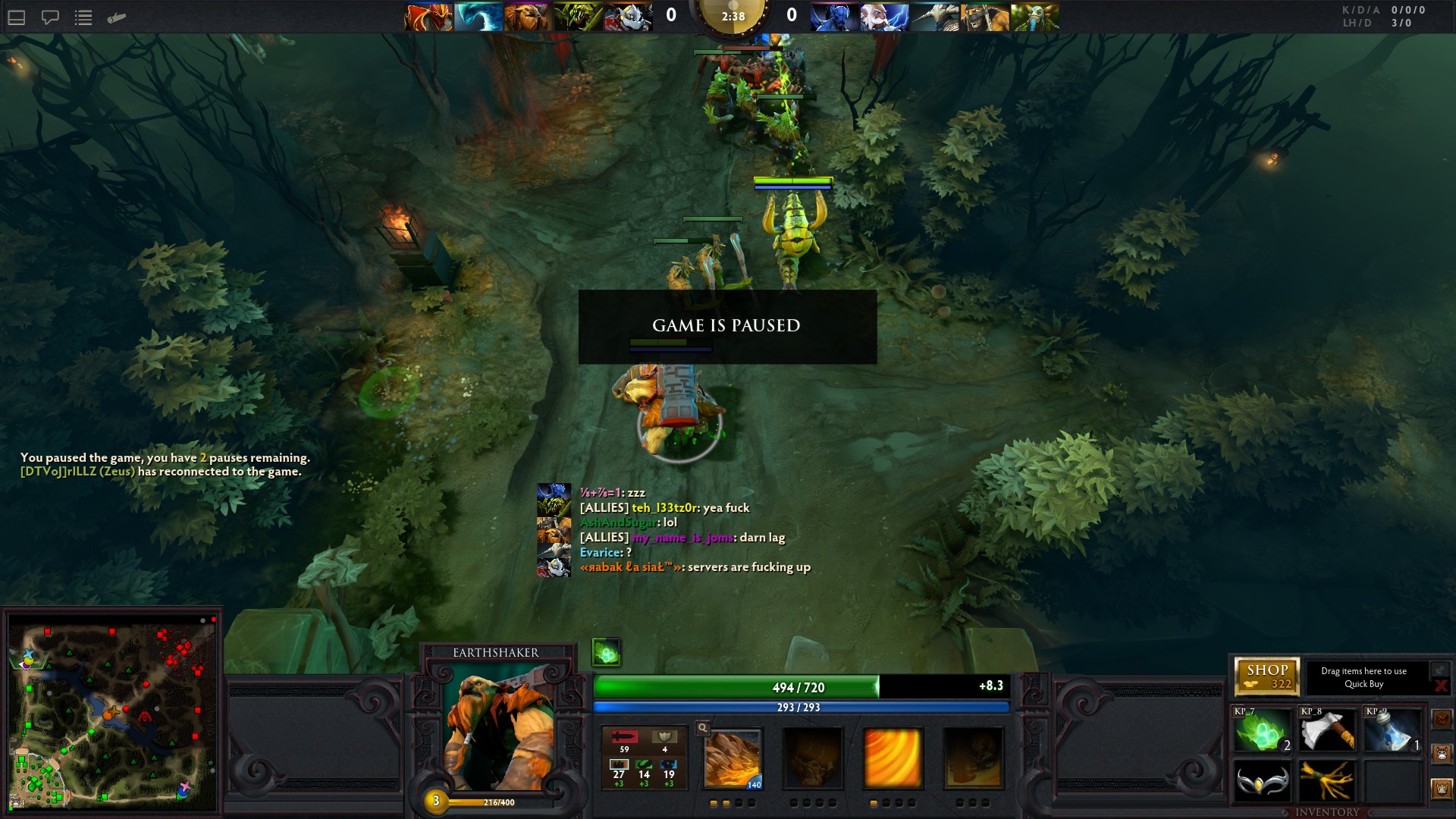
Task: Click the Aftershock passive ability icon
Action: pyautogui.click(x=893, y=758)
